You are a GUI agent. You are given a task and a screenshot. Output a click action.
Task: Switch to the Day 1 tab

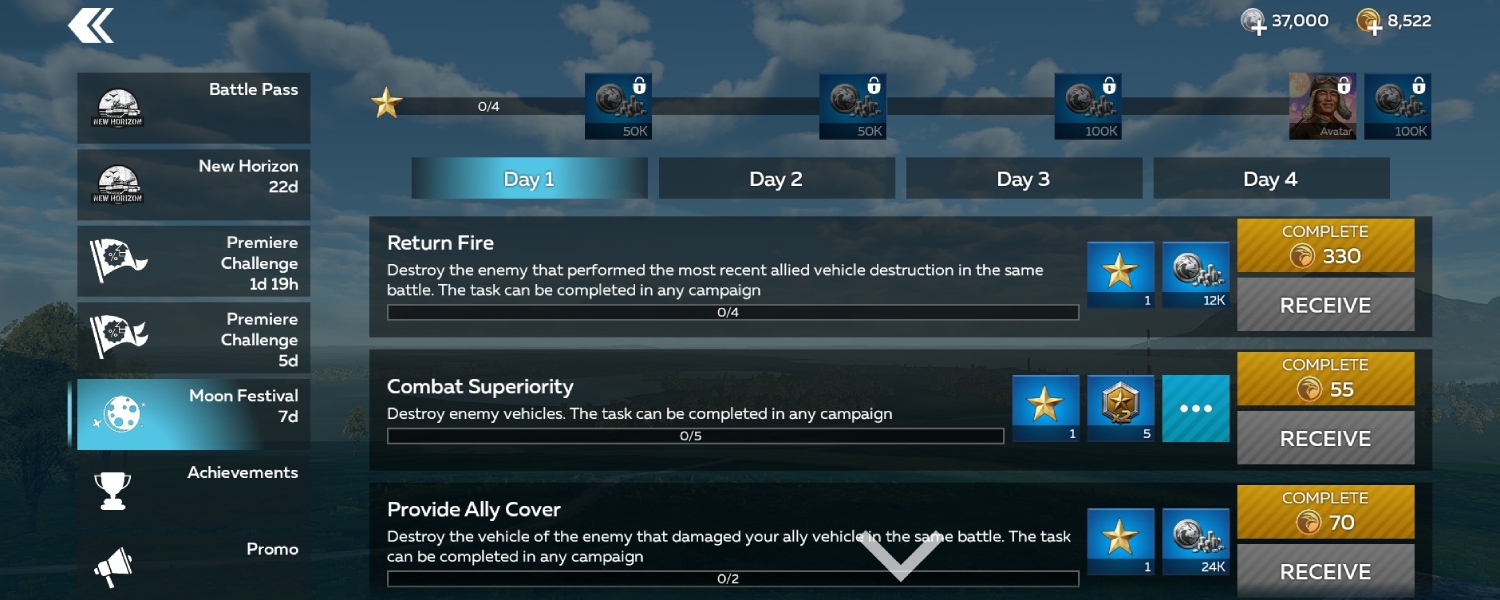pyautogui.click(x=529, y=179)
